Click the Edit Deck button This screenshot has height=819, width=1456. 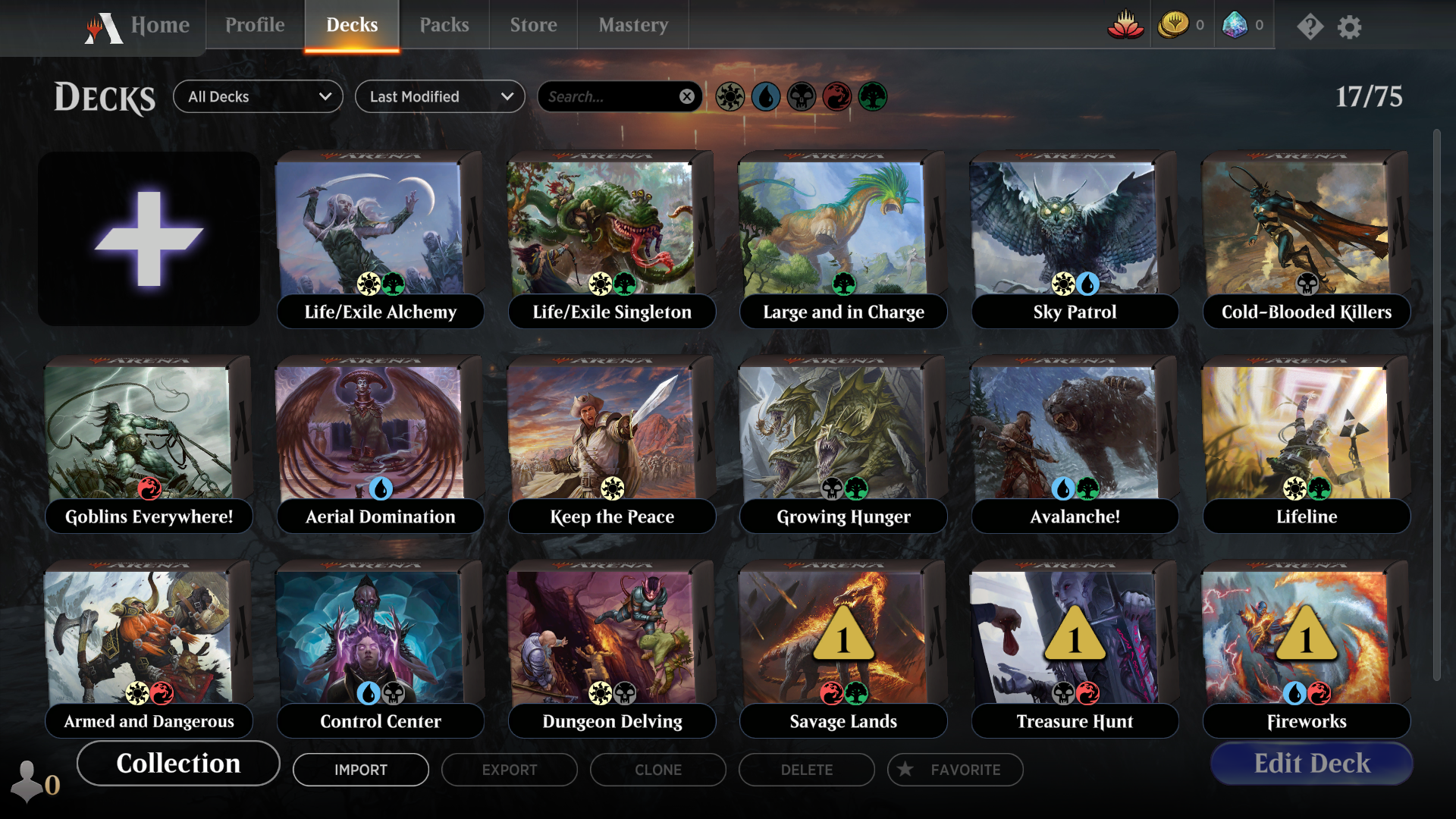point(1312,764)
